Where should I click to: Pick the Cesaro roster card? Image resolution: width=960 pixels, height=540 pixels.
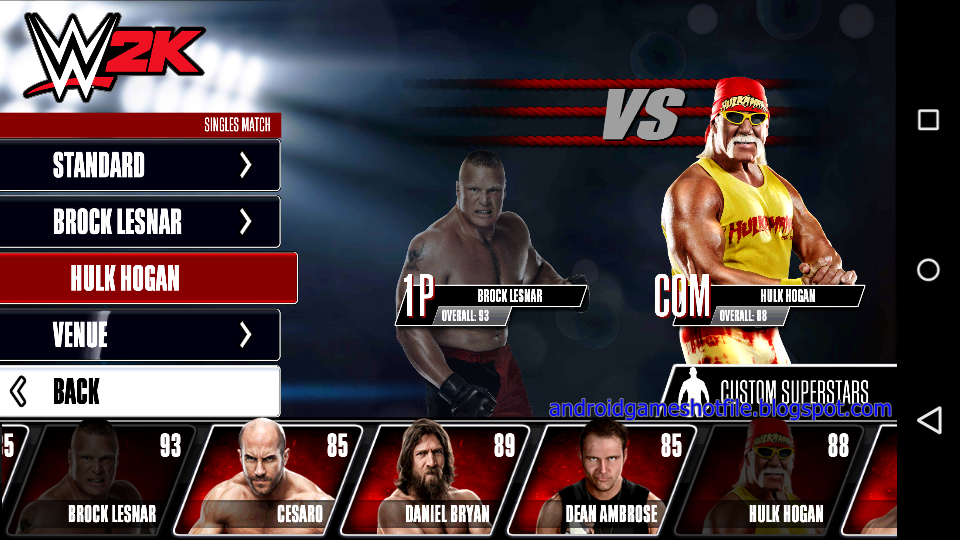click(270, 479)
